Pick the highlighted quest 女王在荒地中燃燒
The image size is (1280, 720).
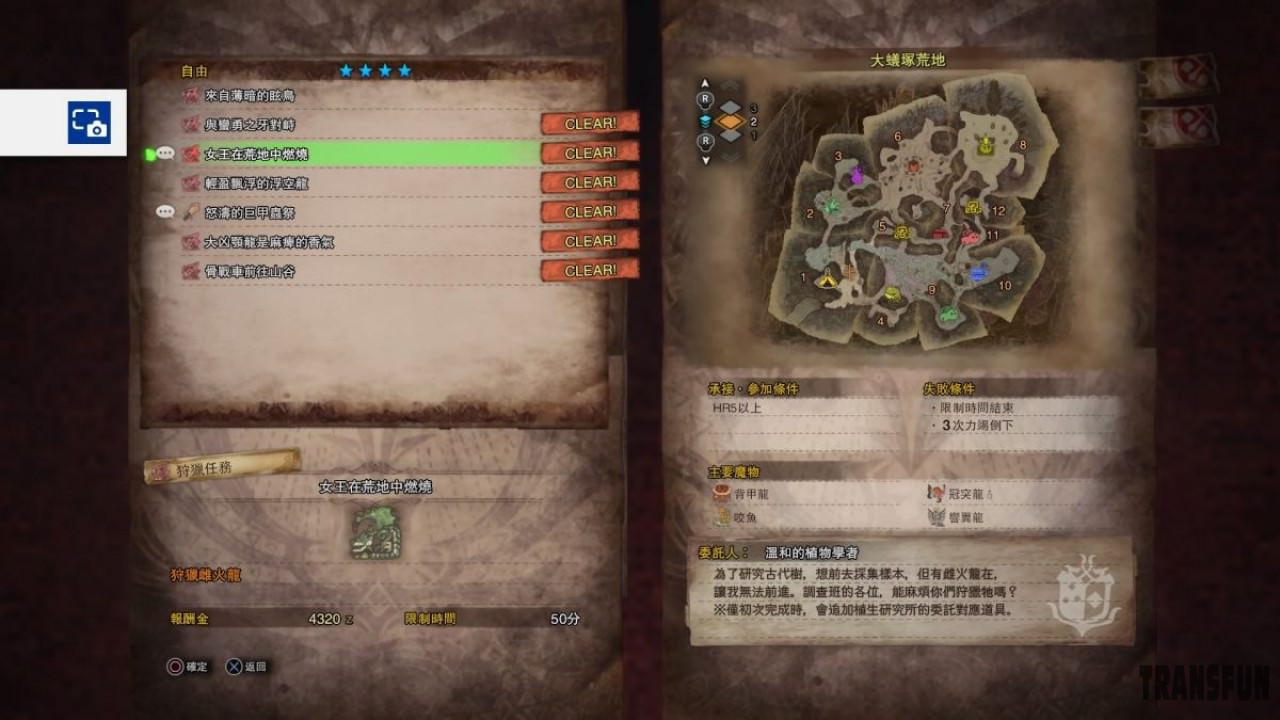click(256, 154)
